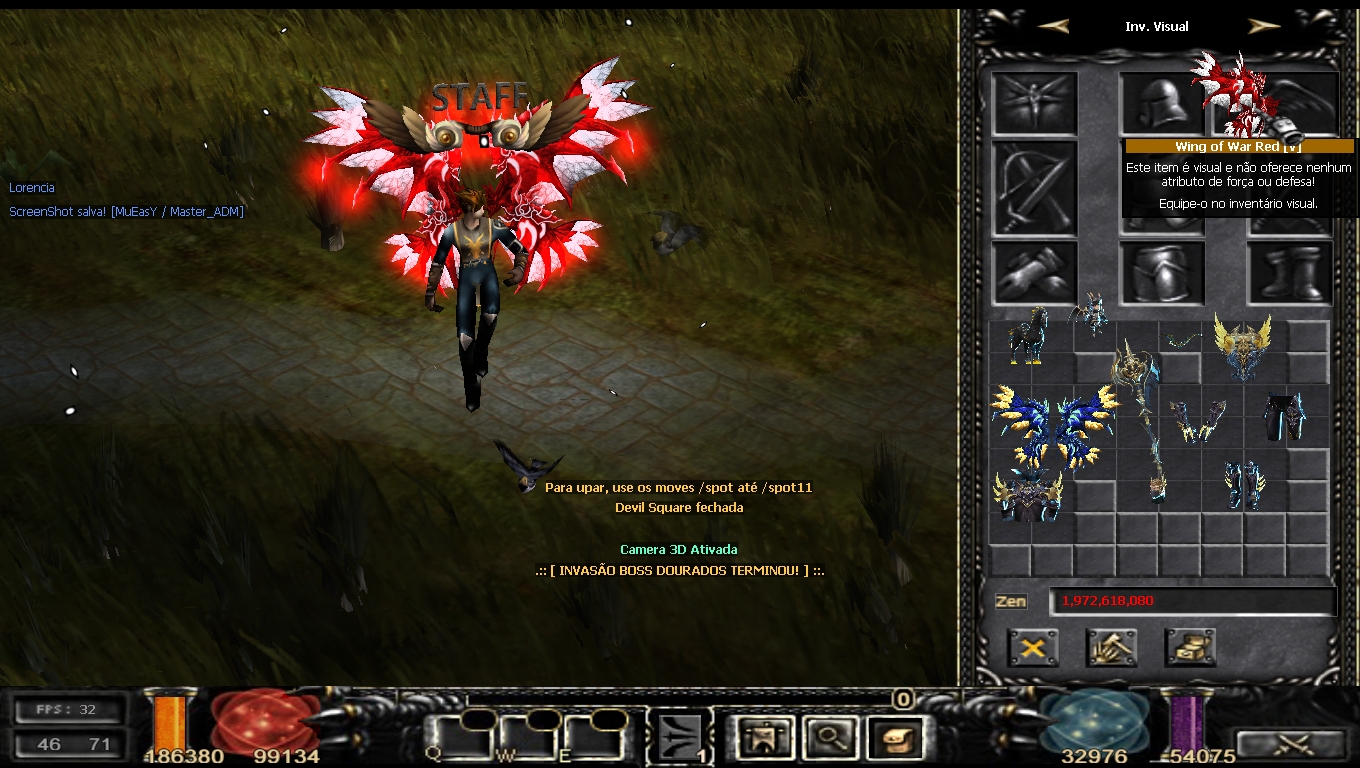Image resolution: width=1360 pixels, height=768 pixels.
Task: Select the winged pendant equipment slot
Action: pyautogui.click(x=1034, y=102)
